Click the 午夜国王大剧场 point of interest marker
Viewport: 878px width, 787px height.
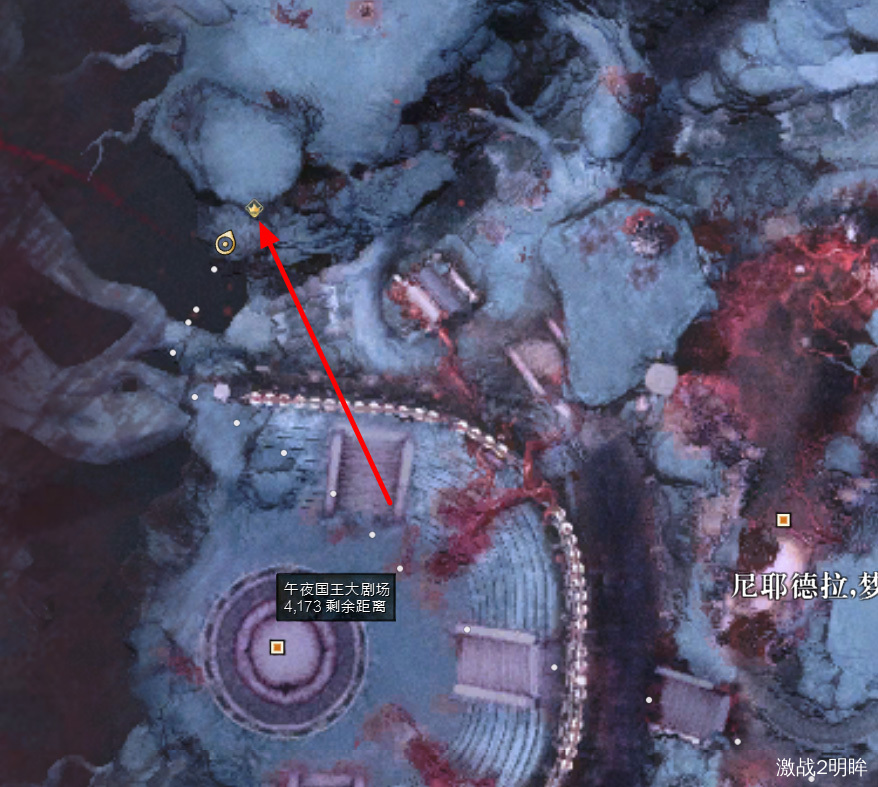pos(277,647)
